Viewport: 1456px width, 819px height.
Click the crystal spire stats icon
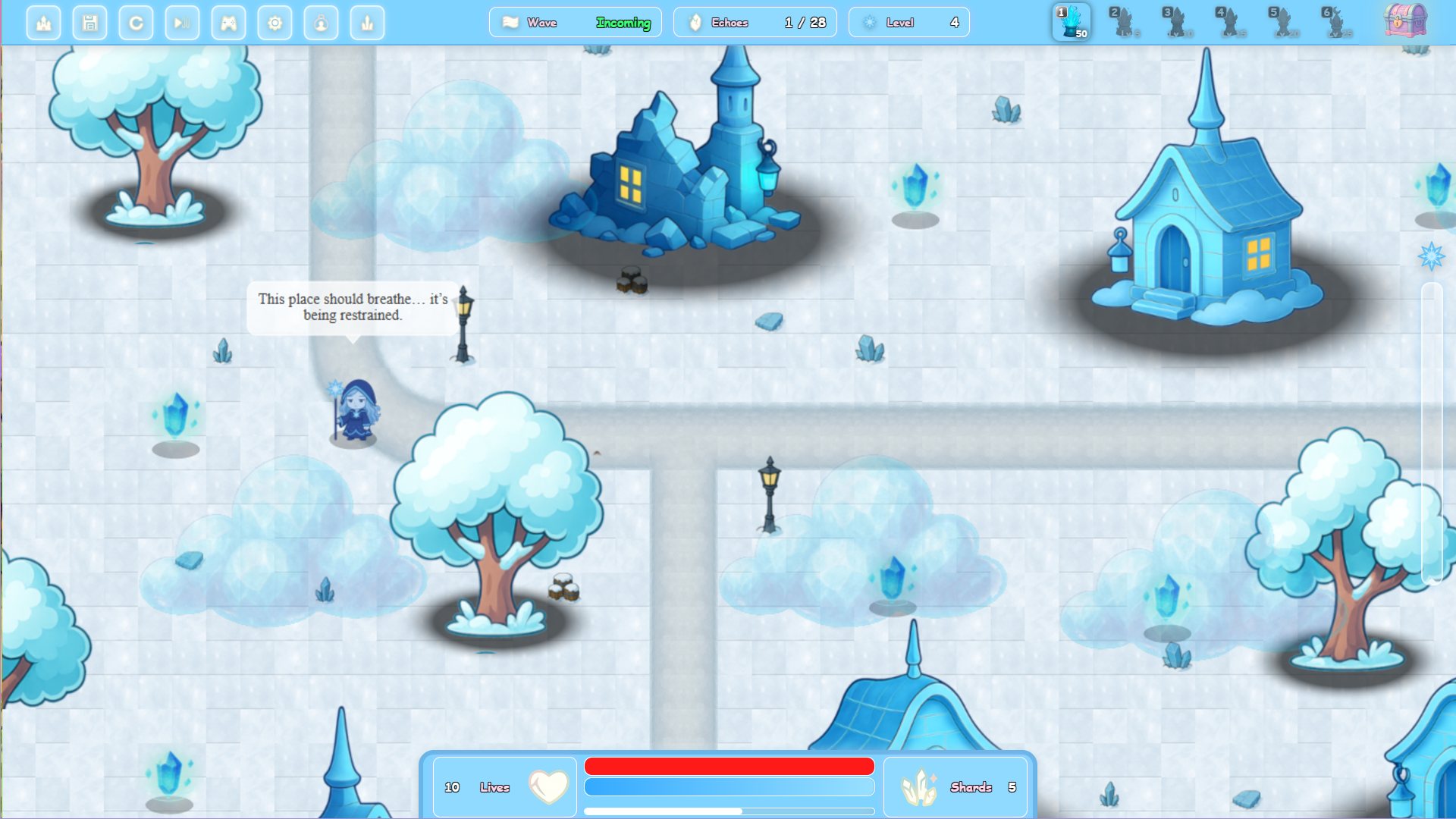point(367,23)
